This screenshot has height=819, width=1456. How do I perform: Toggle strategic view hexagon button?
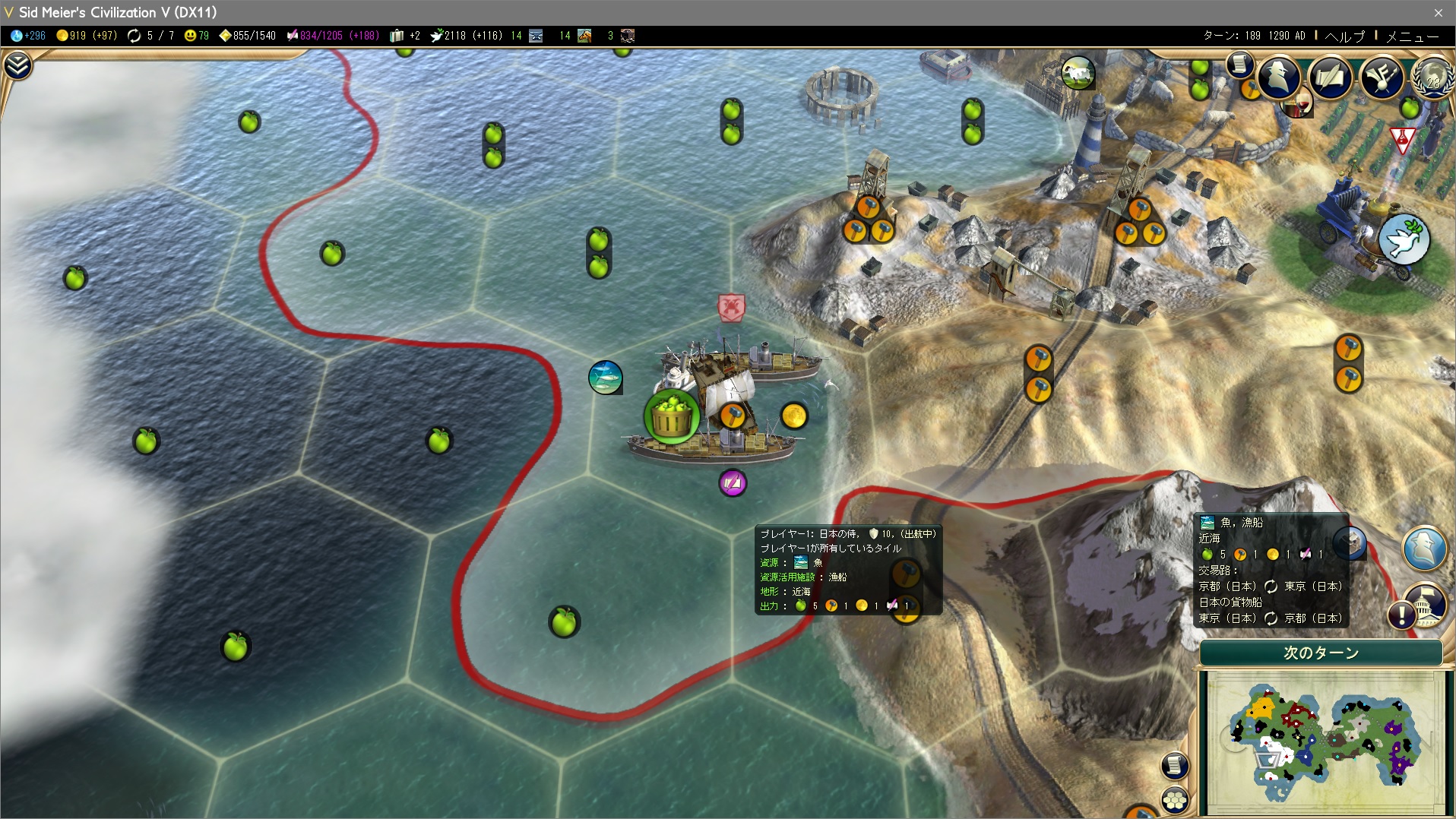click(1175, 800)
